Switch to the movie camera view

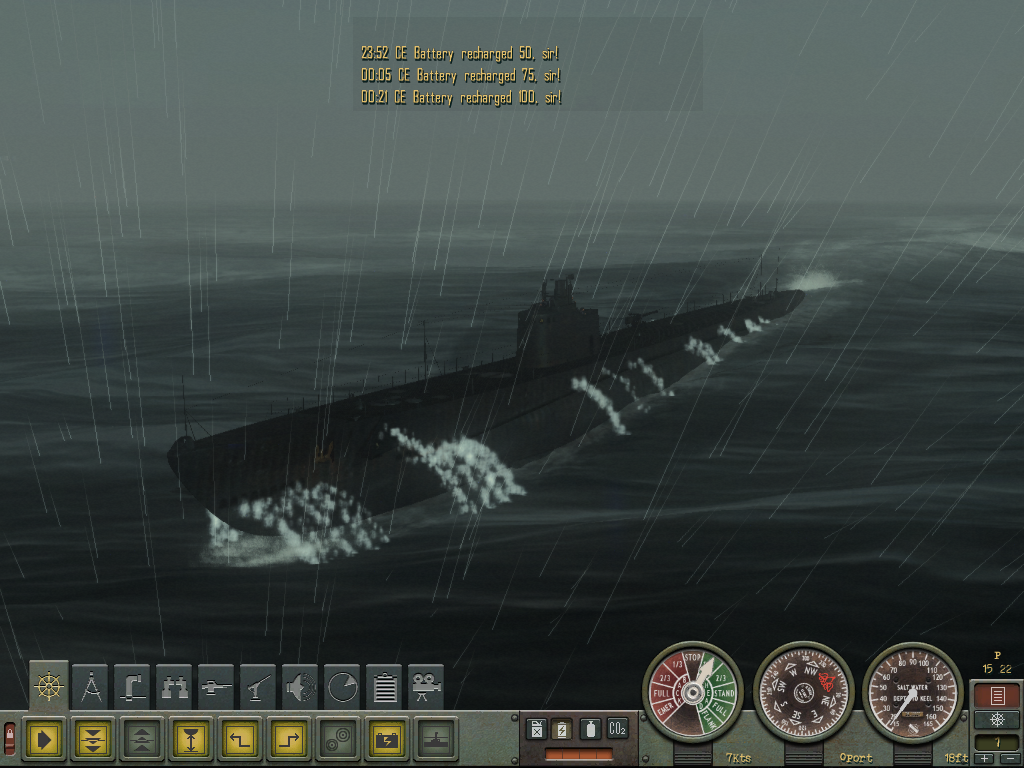coord(427,687)
